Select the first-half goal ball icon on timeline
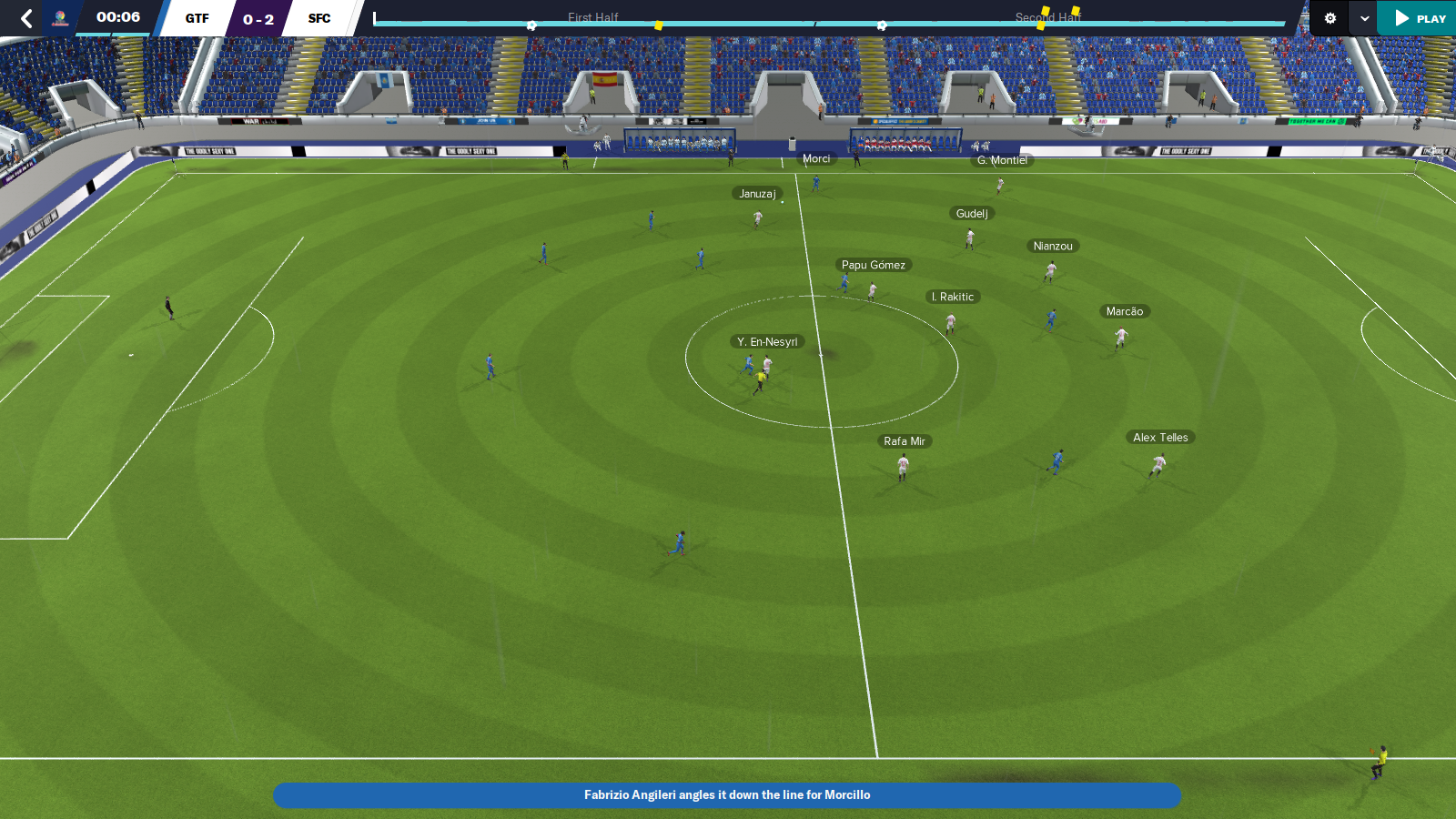This screenshot has width=1456, height=819. coord(531,25)
